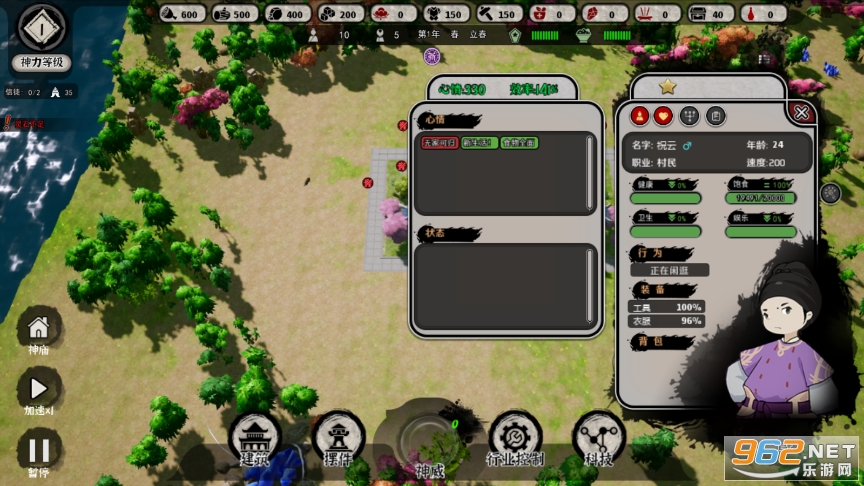
Task: Switch to the trident icon tab
Action: (689, 116)
